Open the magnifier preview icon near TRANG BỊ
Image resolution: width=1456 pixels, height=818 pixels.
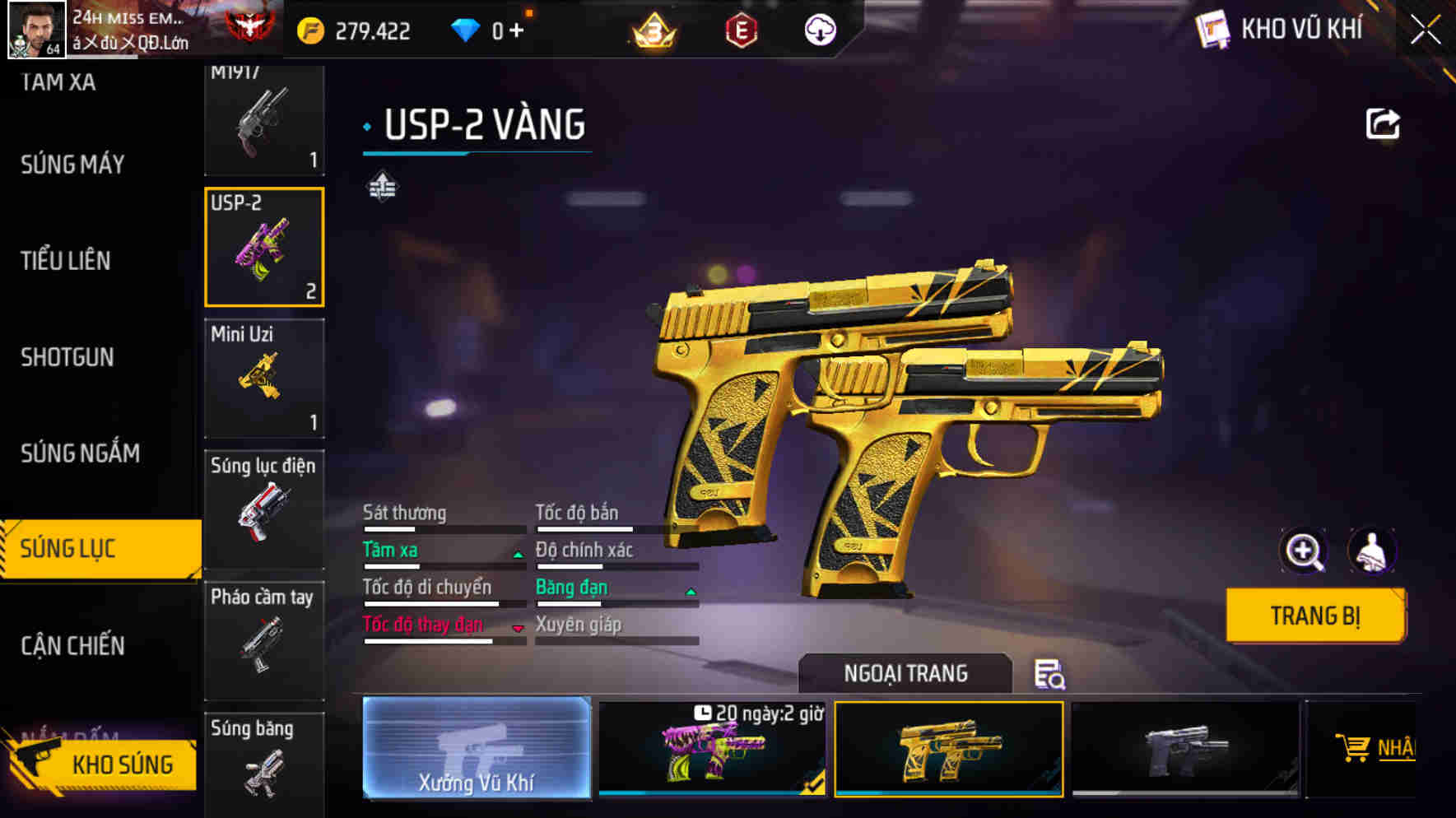pos(1302,550)
